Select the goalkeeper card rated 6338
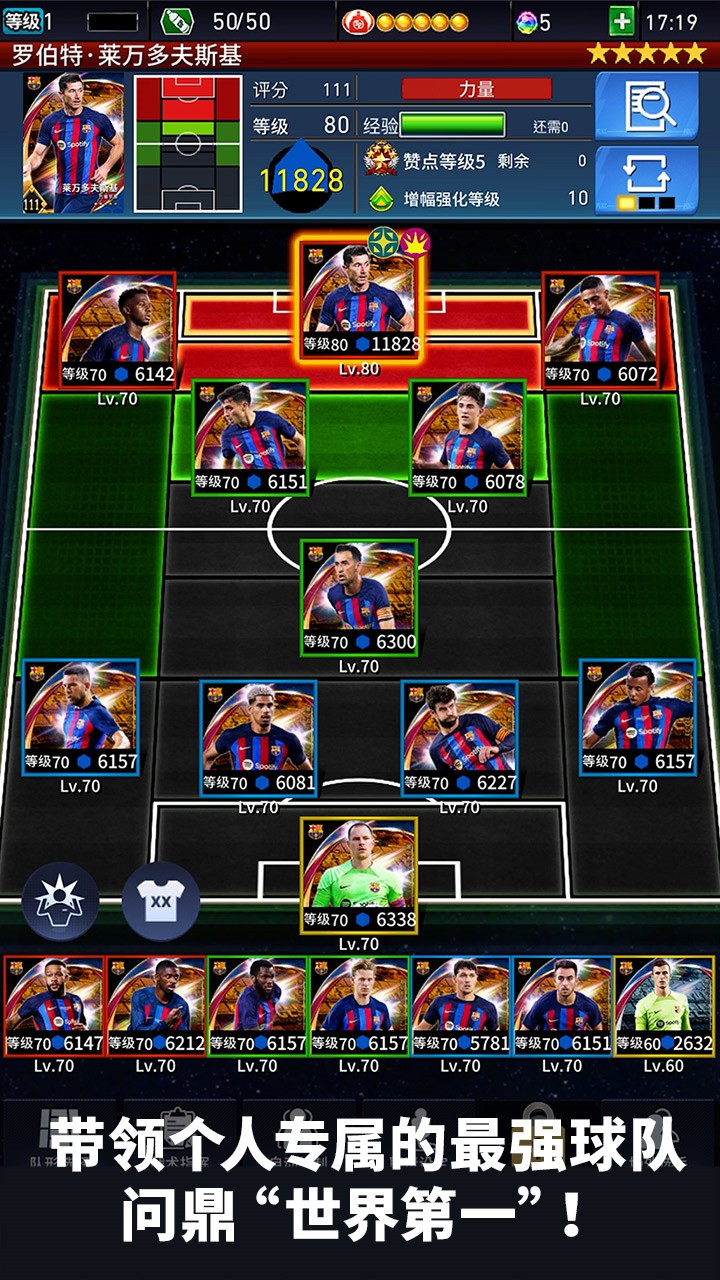This screenshot has width=720, height=1280. 359,876
